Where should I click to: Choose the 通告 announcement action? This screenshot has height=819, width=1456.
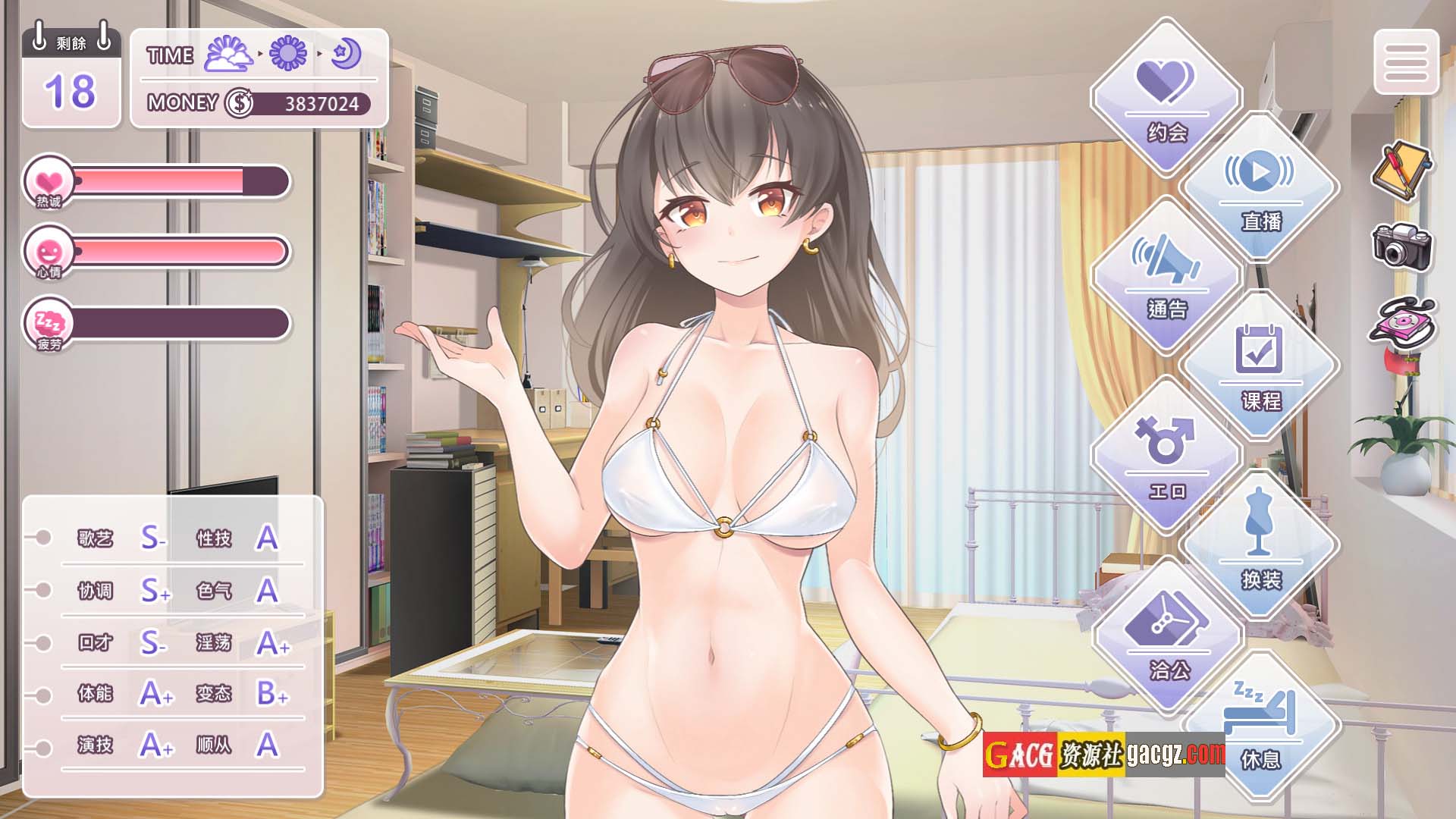[1166, 276]
